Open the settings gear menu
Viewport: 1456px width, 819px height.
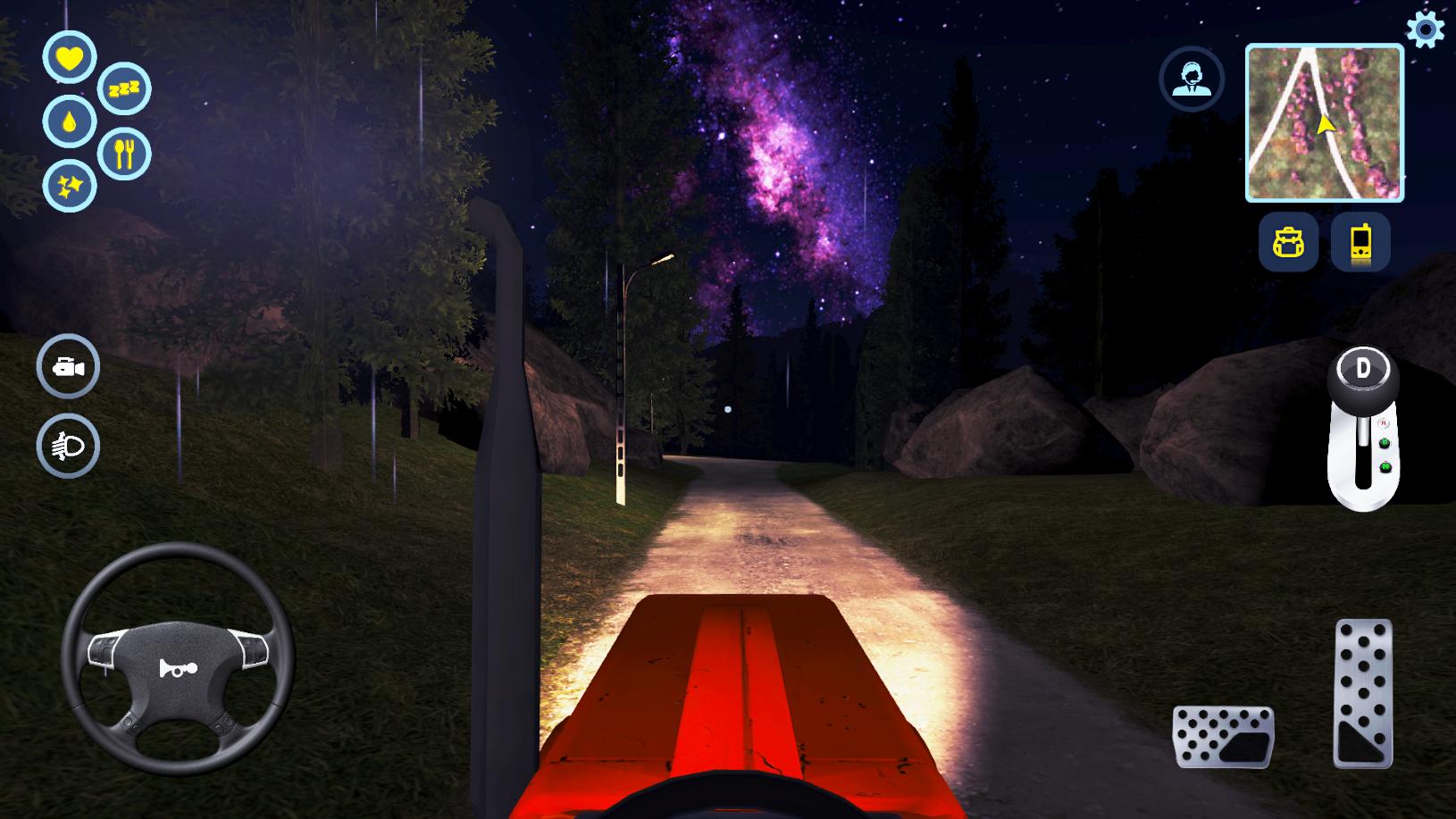[x=1425, y=29]
